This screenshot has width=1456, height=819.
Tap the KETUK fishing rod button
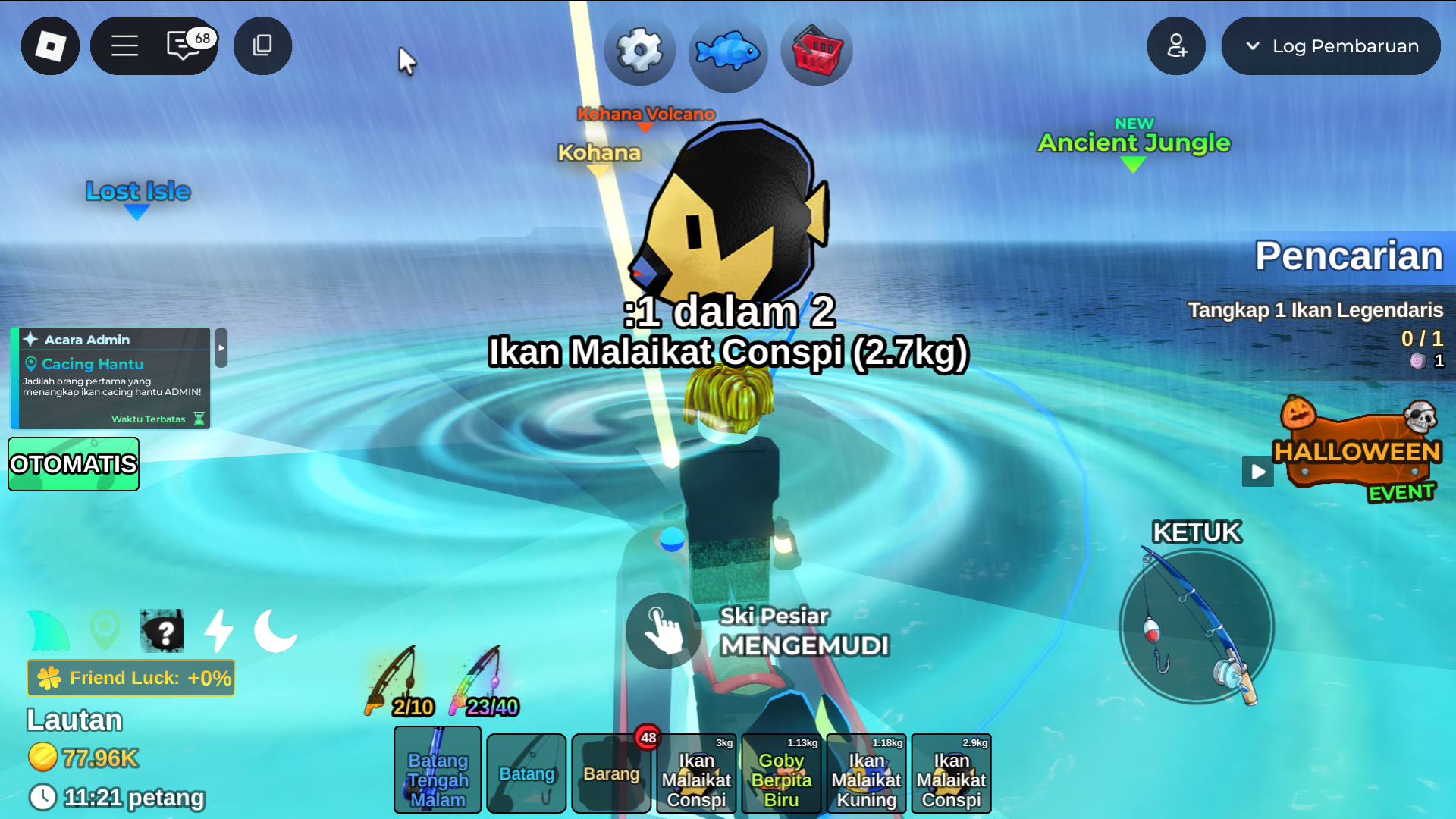1197,626
